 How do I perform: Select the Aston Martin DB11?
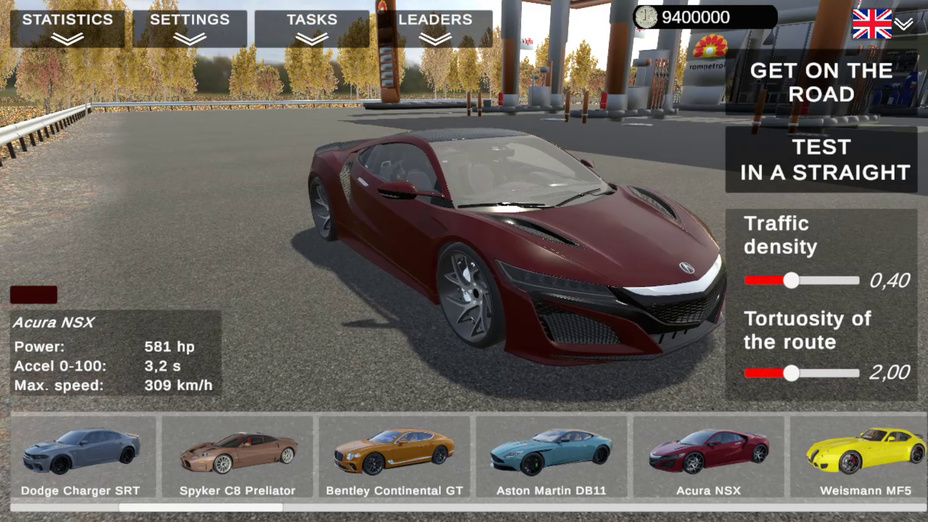551,458
